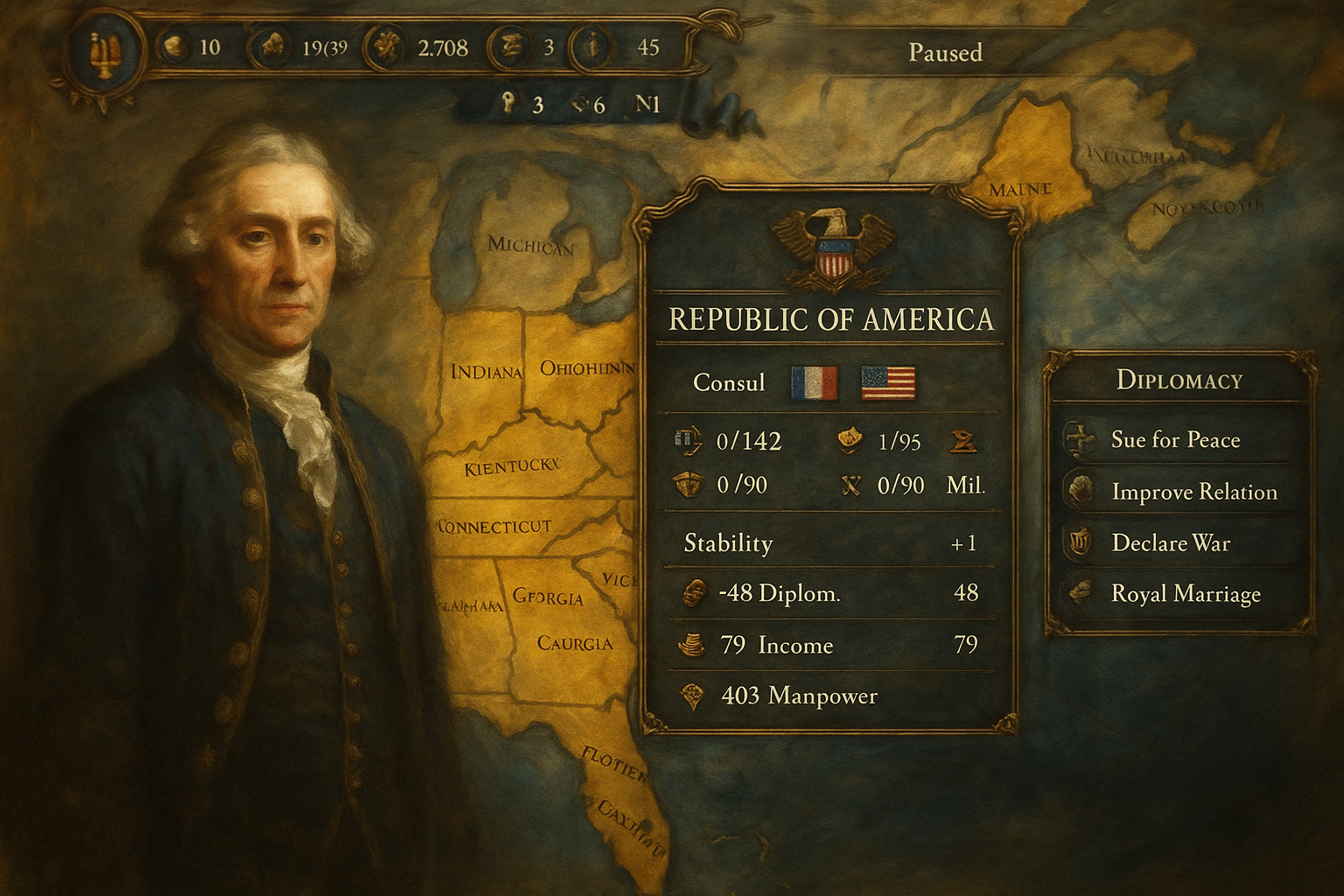Open the Stability row details
This screenshot has height=896, width=1344.
click(x=829, y=543)
